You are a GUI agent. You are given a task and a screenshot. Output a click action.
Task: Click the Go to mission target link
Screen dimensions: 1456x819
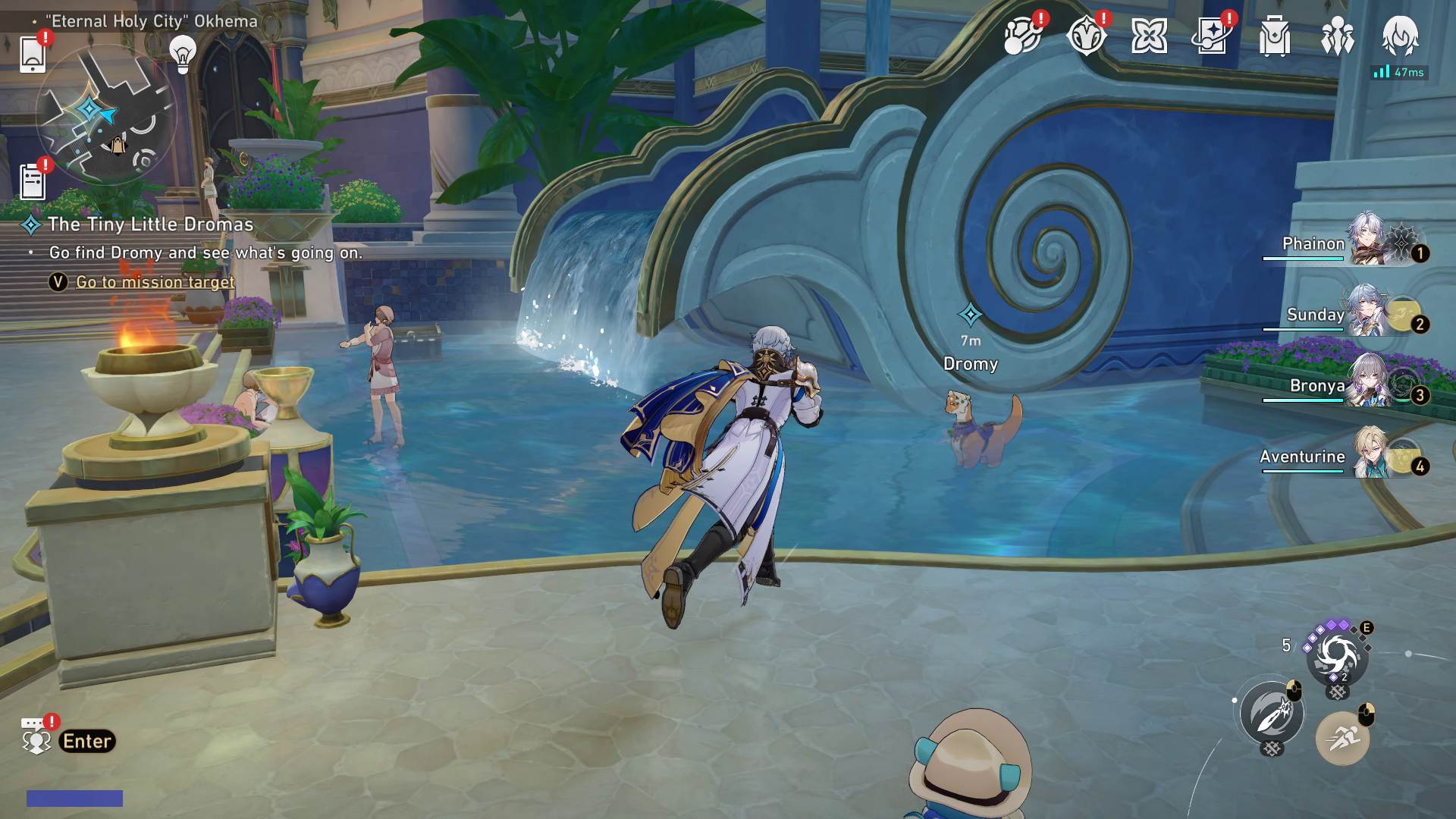155,282
